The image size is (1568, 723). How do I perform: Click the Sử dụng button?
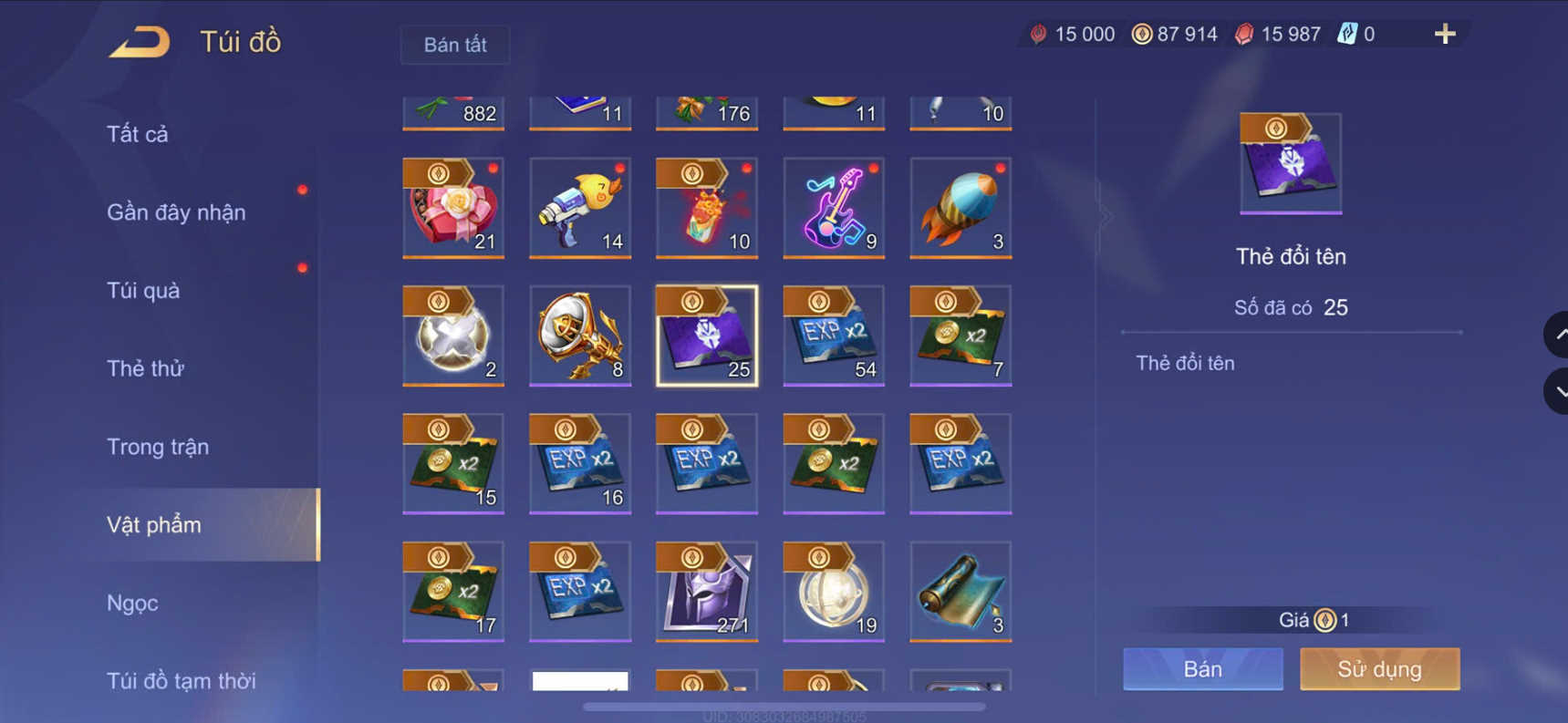(1379, 668)
